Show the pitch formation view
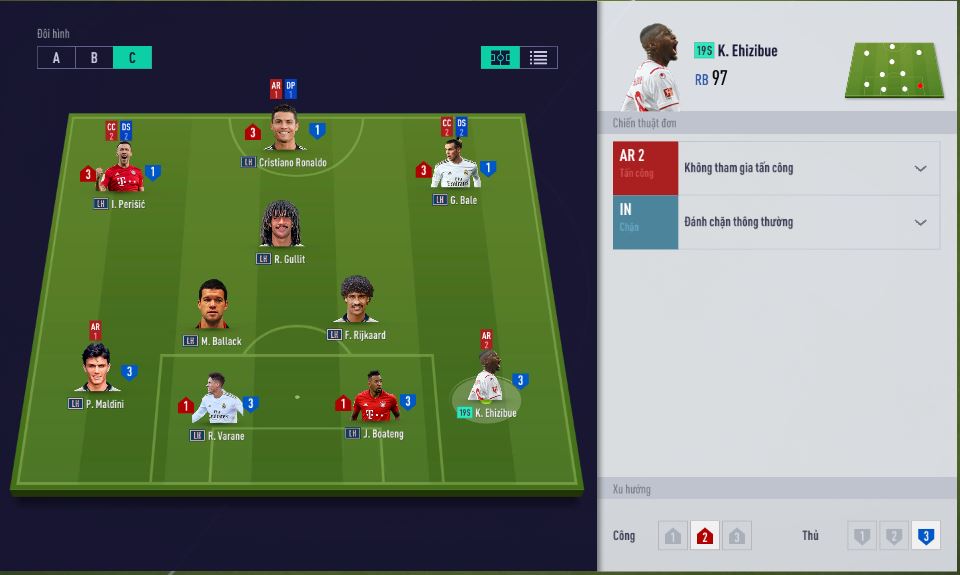 [500, 58]
